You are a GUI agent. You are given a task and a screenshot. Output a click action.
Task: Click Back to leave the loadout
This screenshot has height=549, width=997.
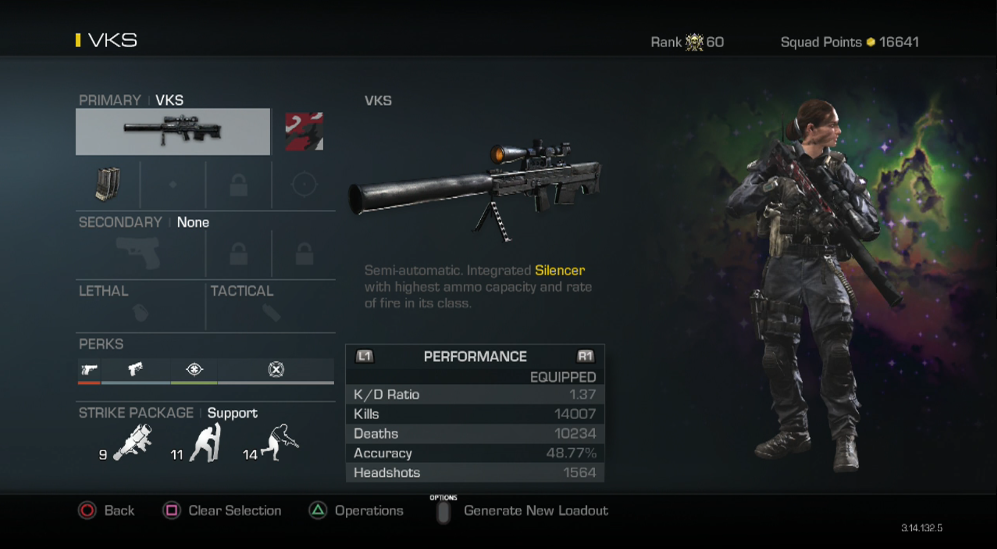pyautogui.click(x=106, y=510)
